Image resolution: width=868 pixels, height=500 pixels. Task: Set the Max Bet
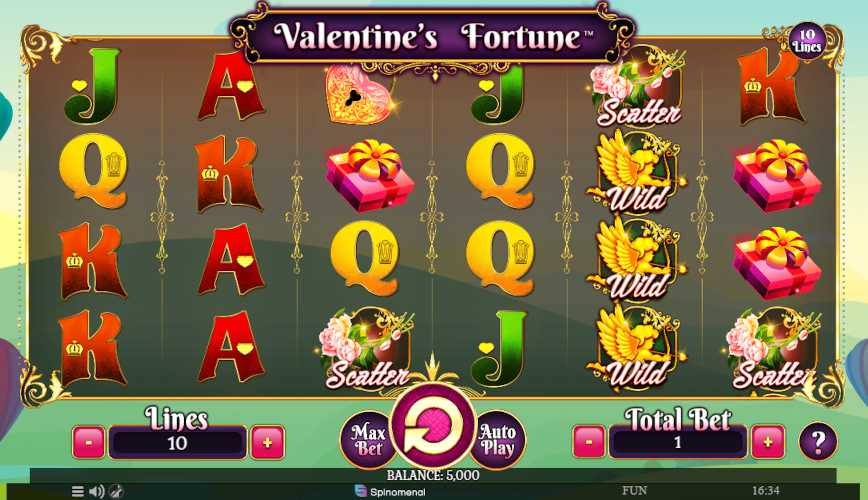[367, 438]
